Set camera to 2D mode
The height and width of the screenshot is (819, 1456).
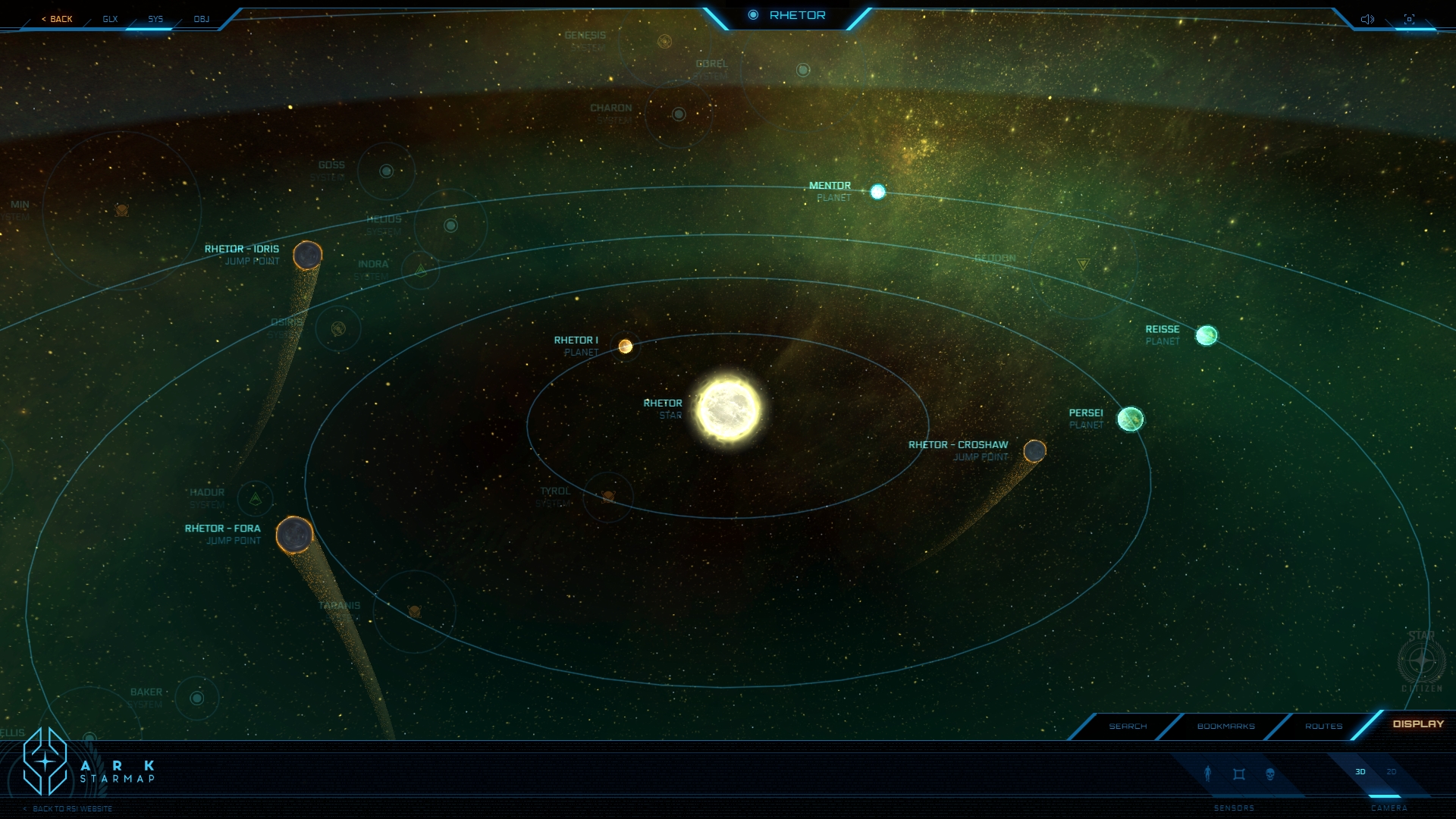pos(1392,772)
